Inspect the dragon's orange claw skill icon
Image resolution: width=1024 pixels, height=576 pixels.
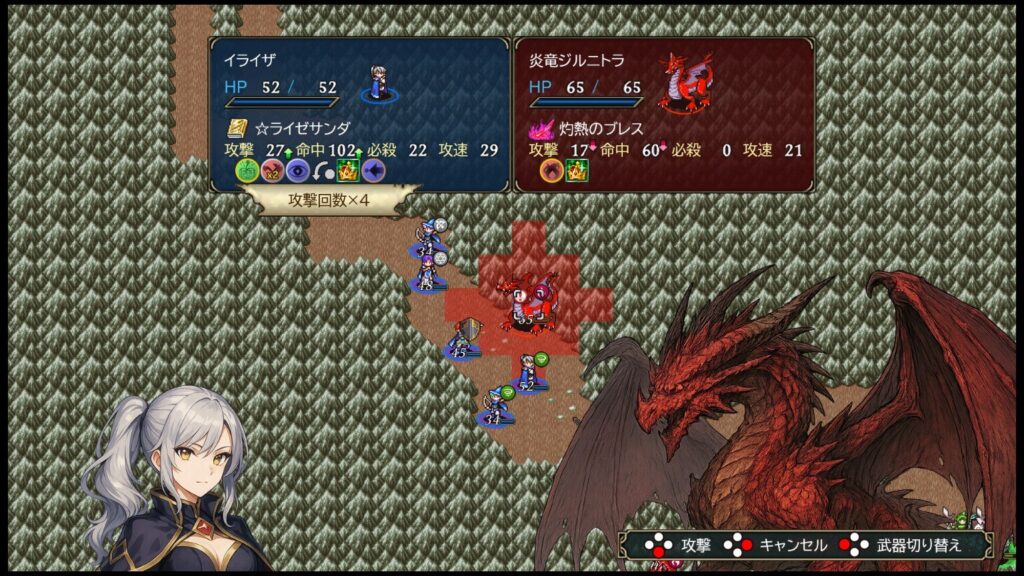click(551, 170)
